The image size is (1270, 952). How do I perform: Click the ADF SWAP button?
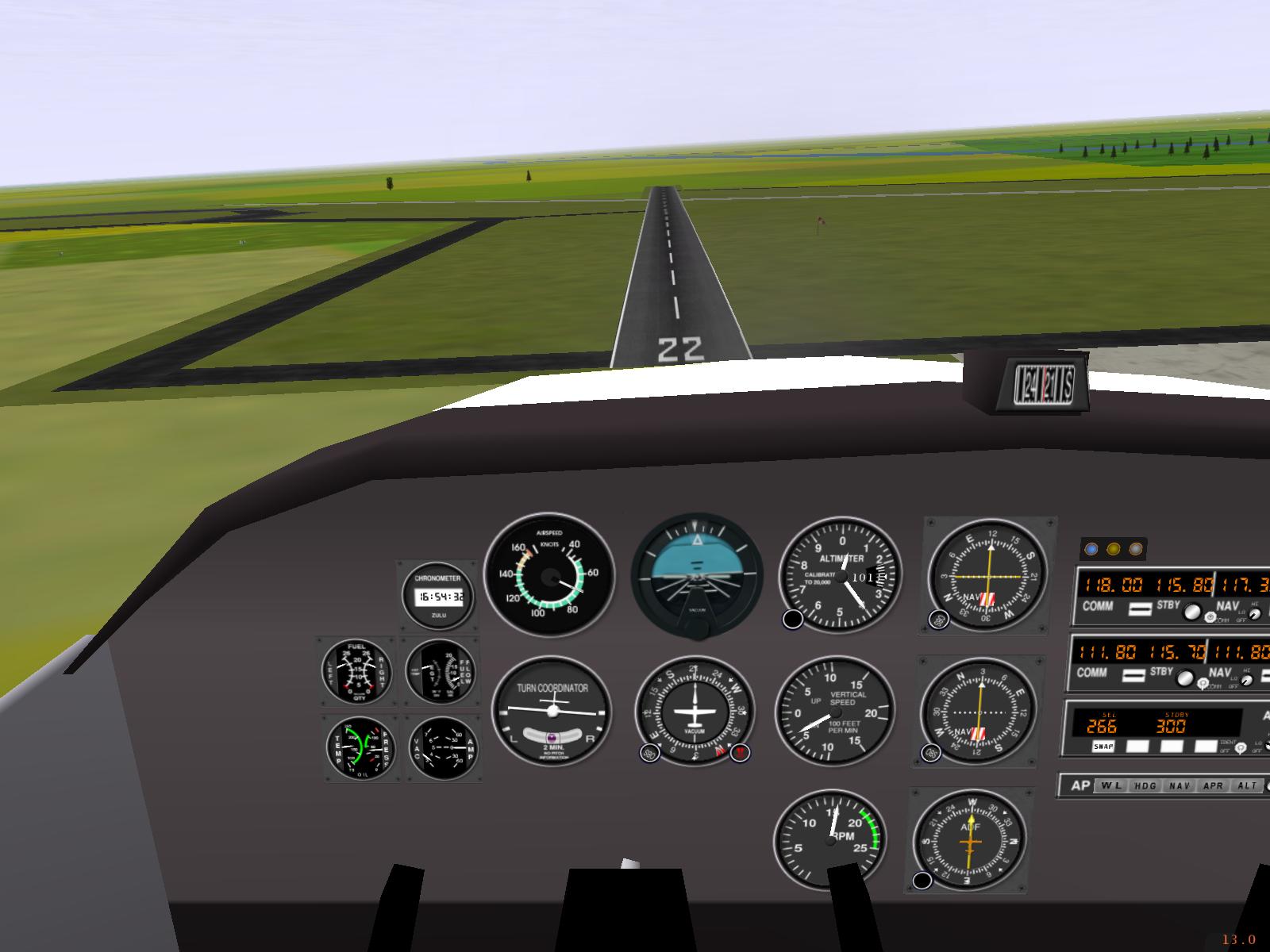click(x=1103, y=747)
